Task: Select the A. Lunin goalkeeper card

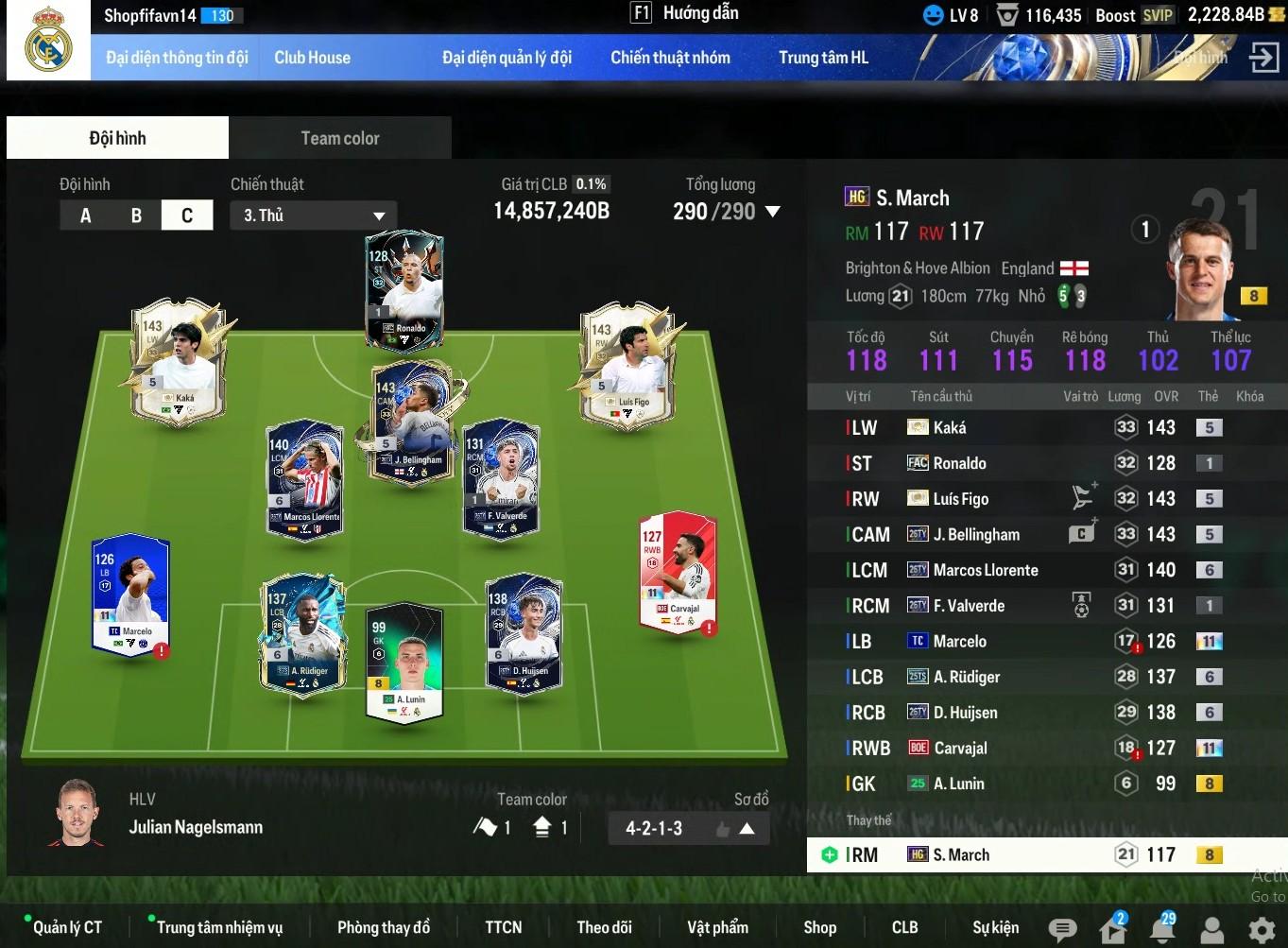Action: pyautogui.click(x=405, y=662)
